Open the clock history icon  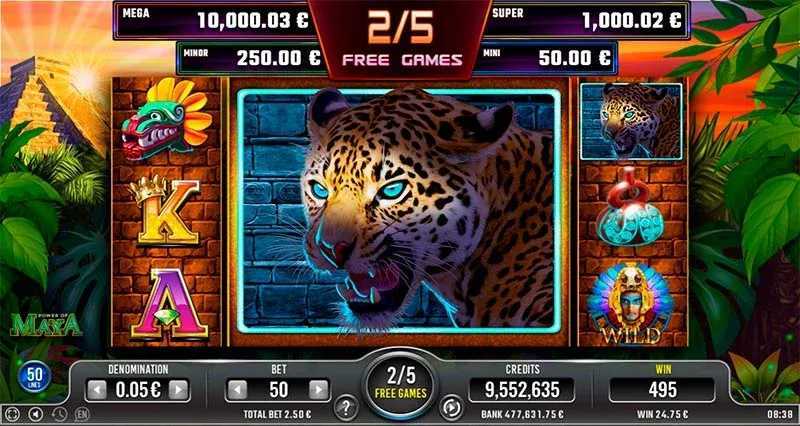[58, 413]
